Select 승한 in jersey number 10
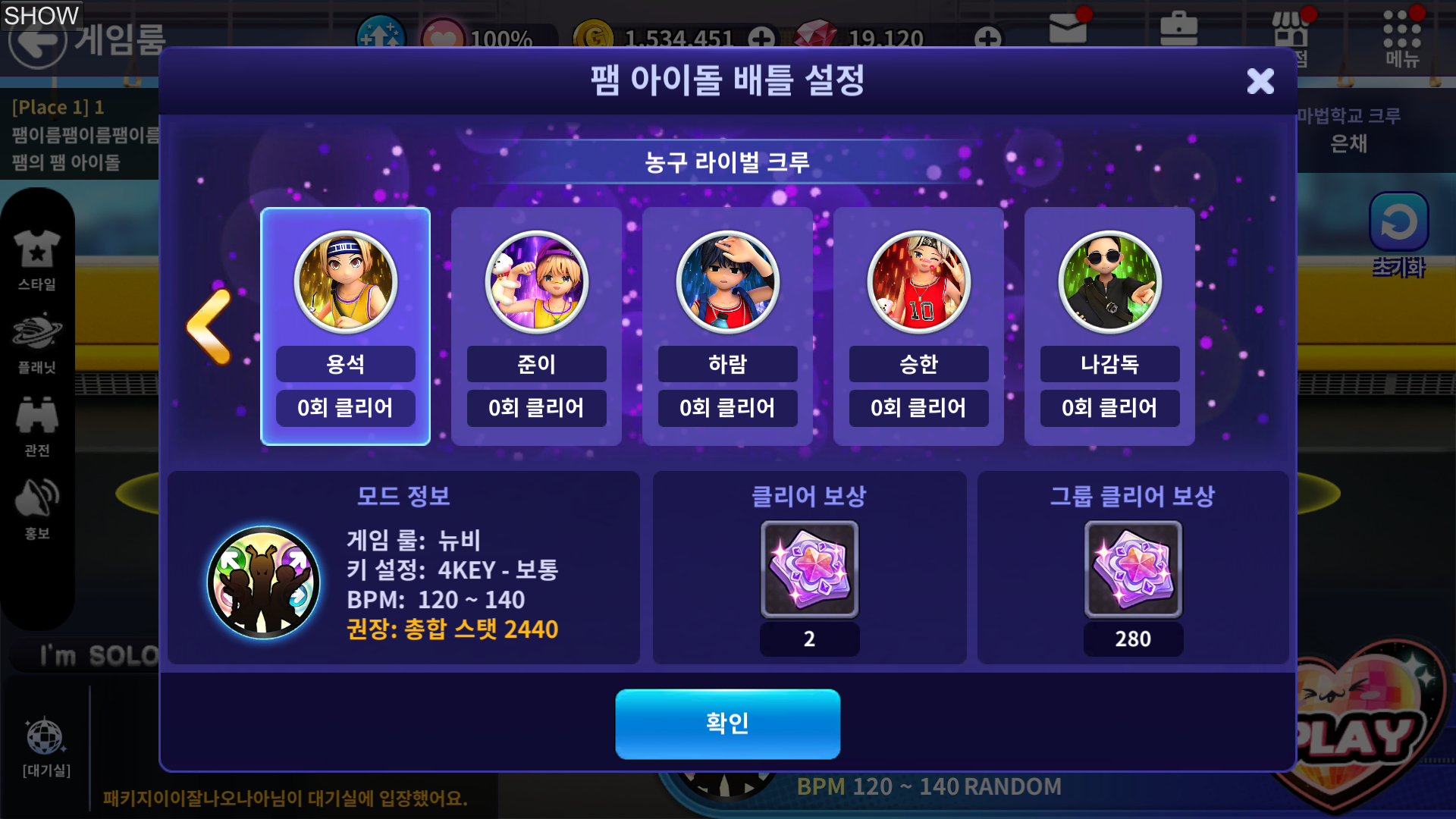1456x819 pixels. (918, 326)
